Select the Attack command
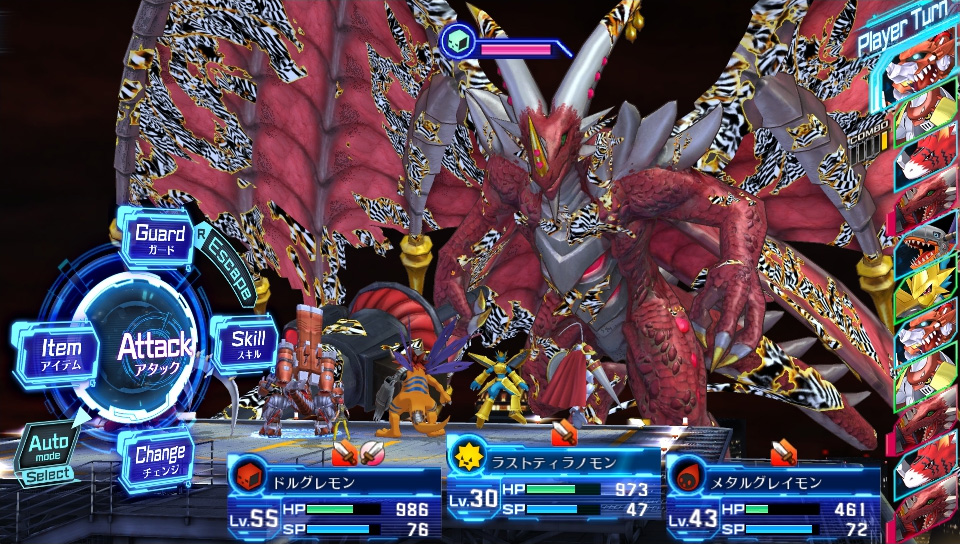Image resolution: width=960 pixels, height=544 pixels. 153,350
